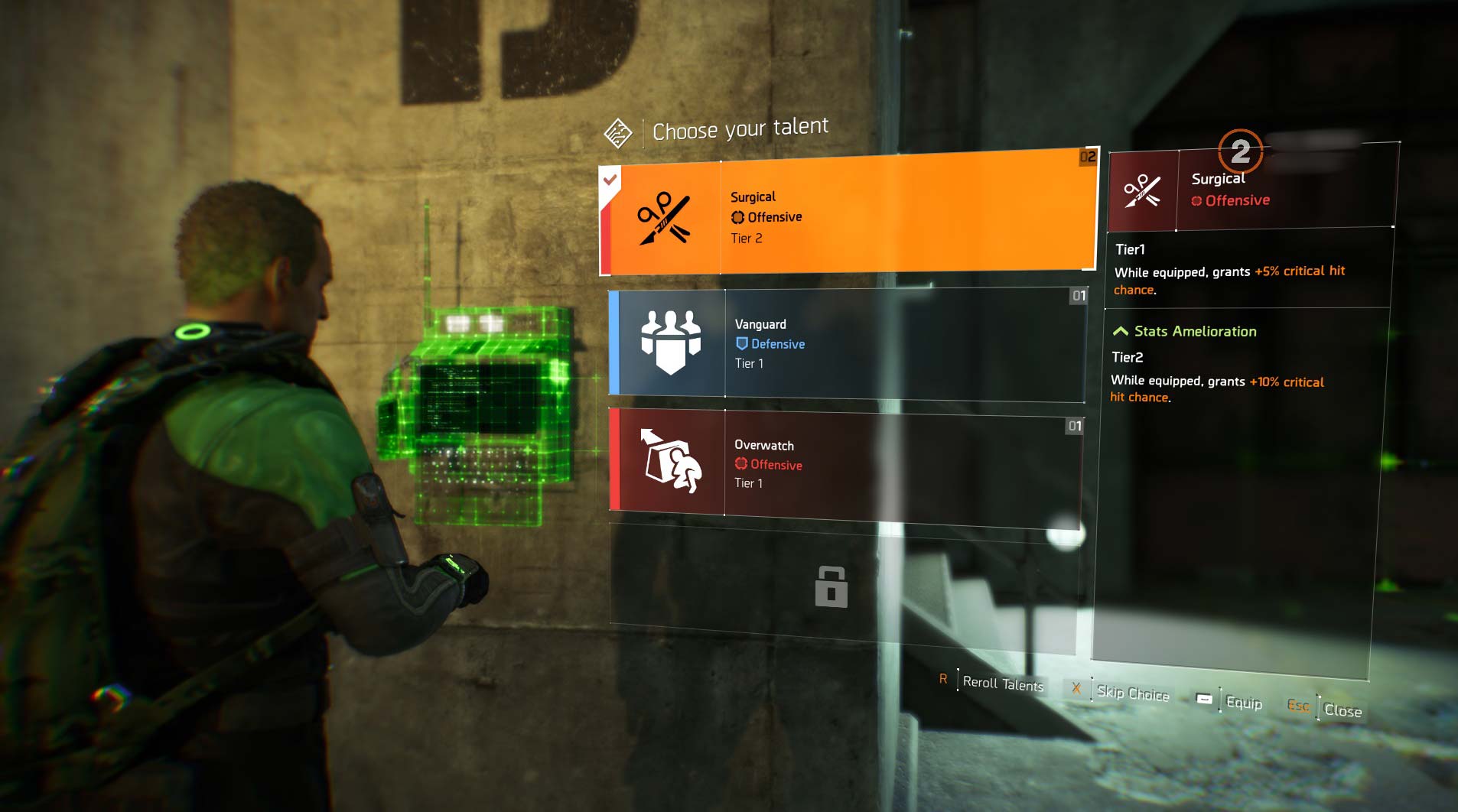Image resolution: width=1458 pixels, height=812 pixels.
Task: Collapse the Stats Amelioration section
Action: [x=1121, y=331]
